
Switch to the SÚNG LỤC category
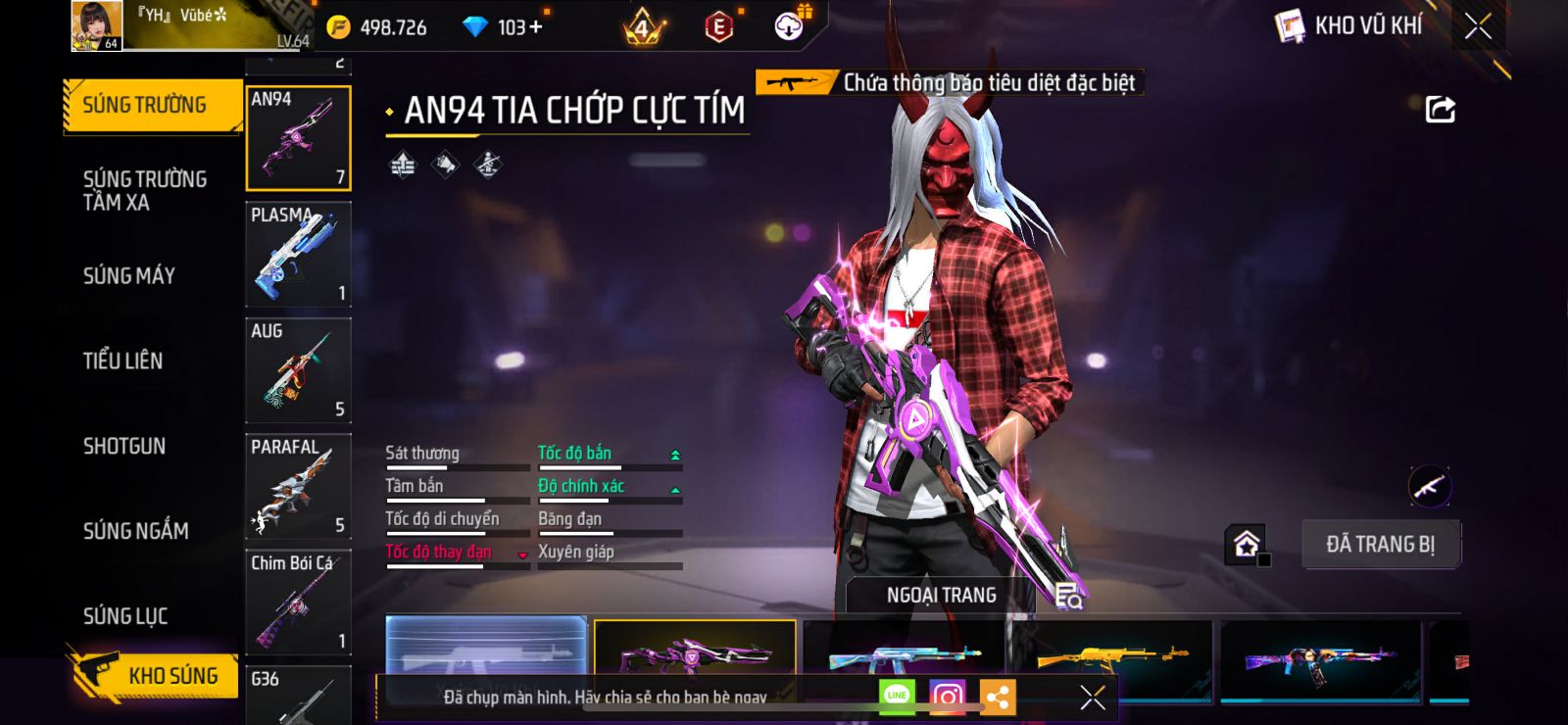[125, 615]
